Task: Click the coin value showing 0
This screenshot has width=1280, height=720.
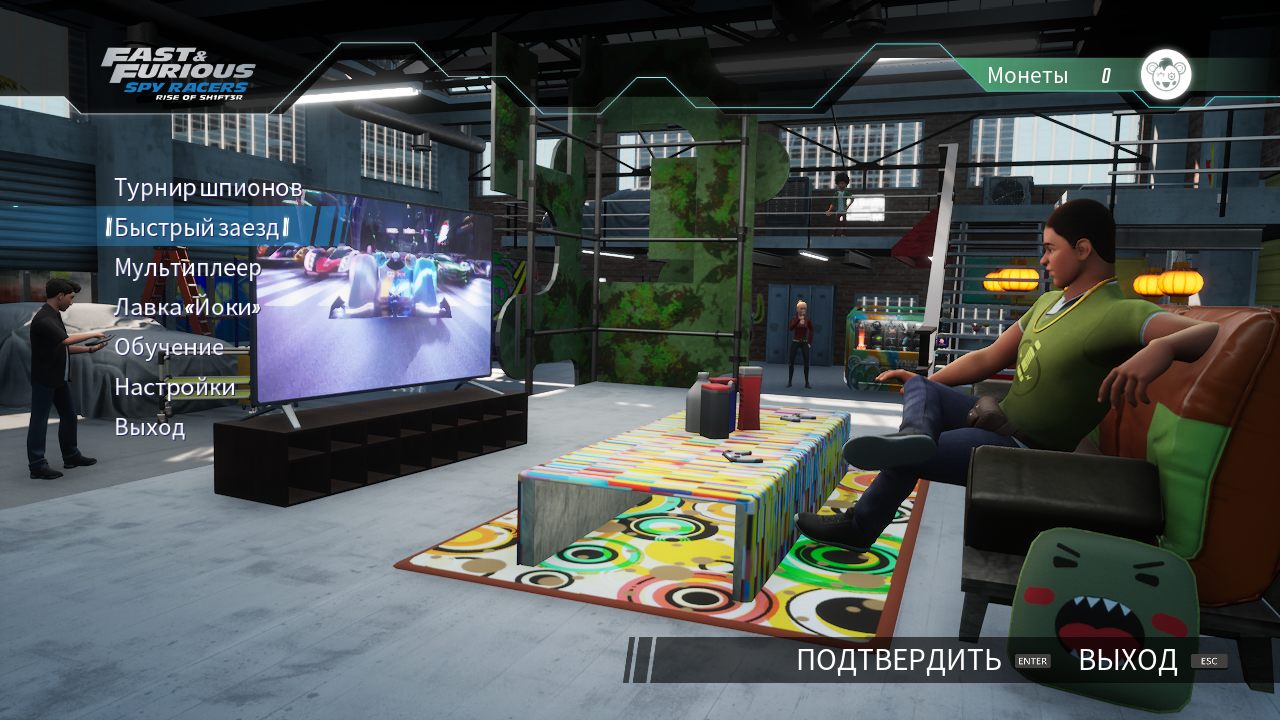Action: click(1104, 74)
